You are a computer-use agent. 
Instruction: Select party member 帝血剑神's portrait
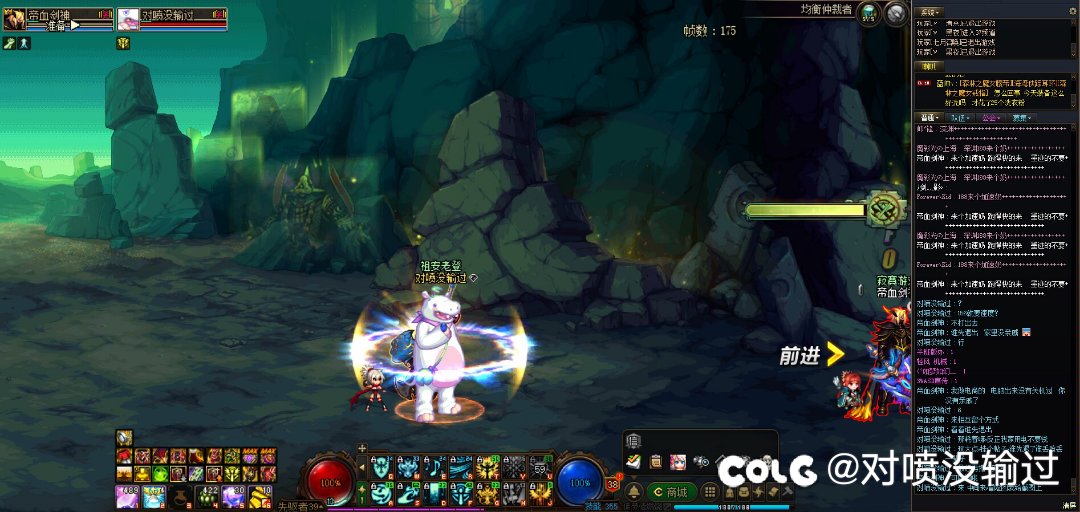[x=14, y=19]
